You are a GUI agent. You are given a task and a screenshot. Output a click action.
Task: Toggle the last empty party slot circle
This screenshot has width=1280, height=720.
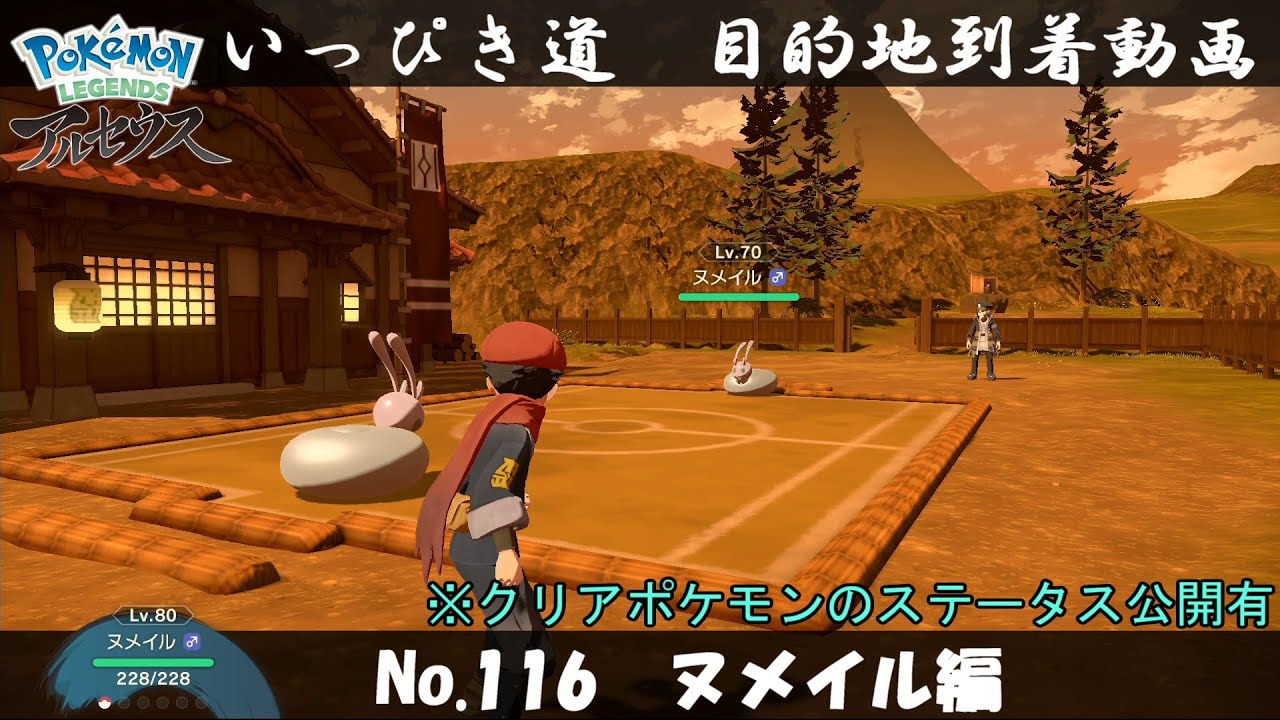(200, 703)
